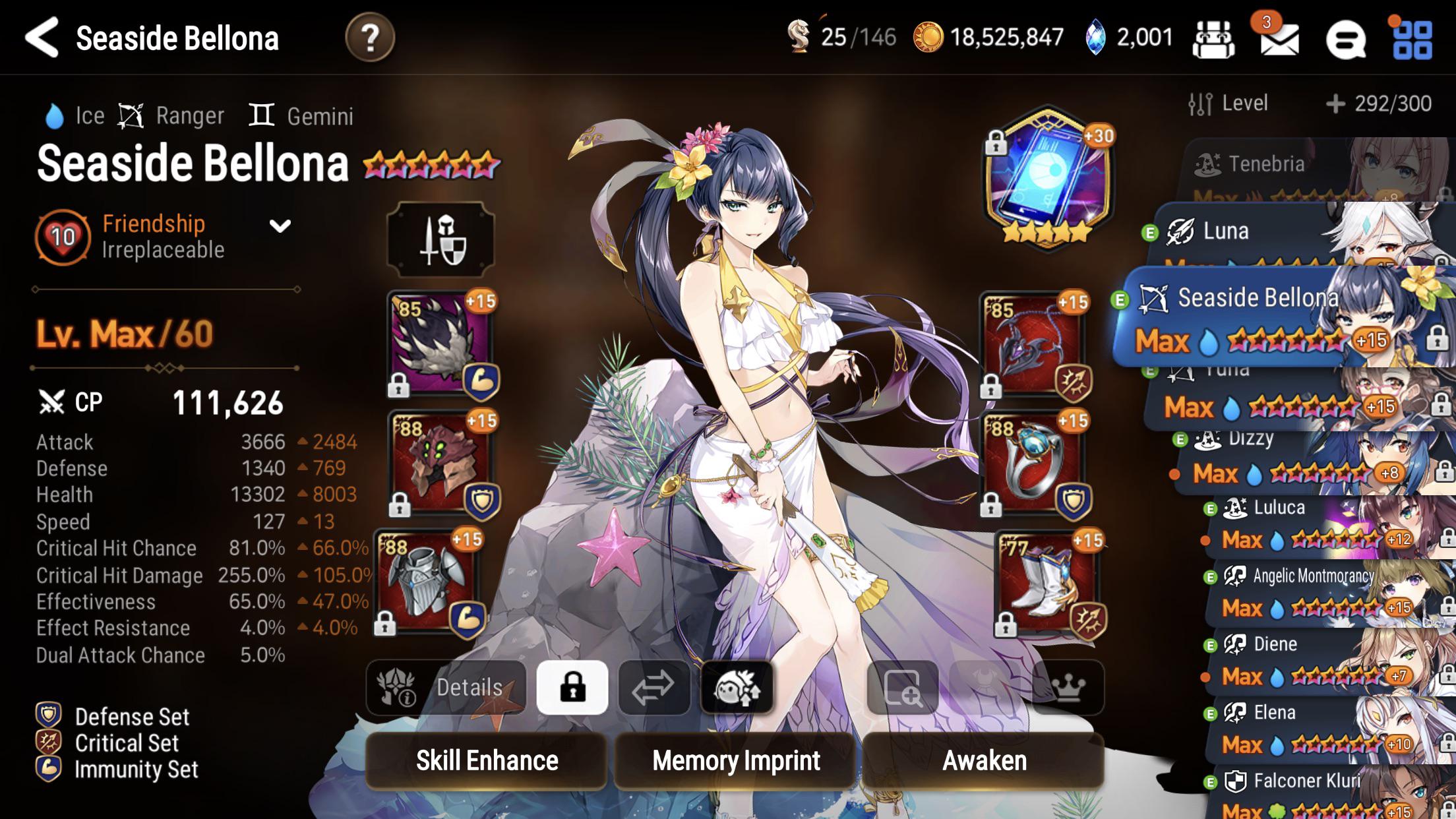This screenshot has height=819, width=1456.
Task: Open the Awaken screen
Action: click(984, 761)
